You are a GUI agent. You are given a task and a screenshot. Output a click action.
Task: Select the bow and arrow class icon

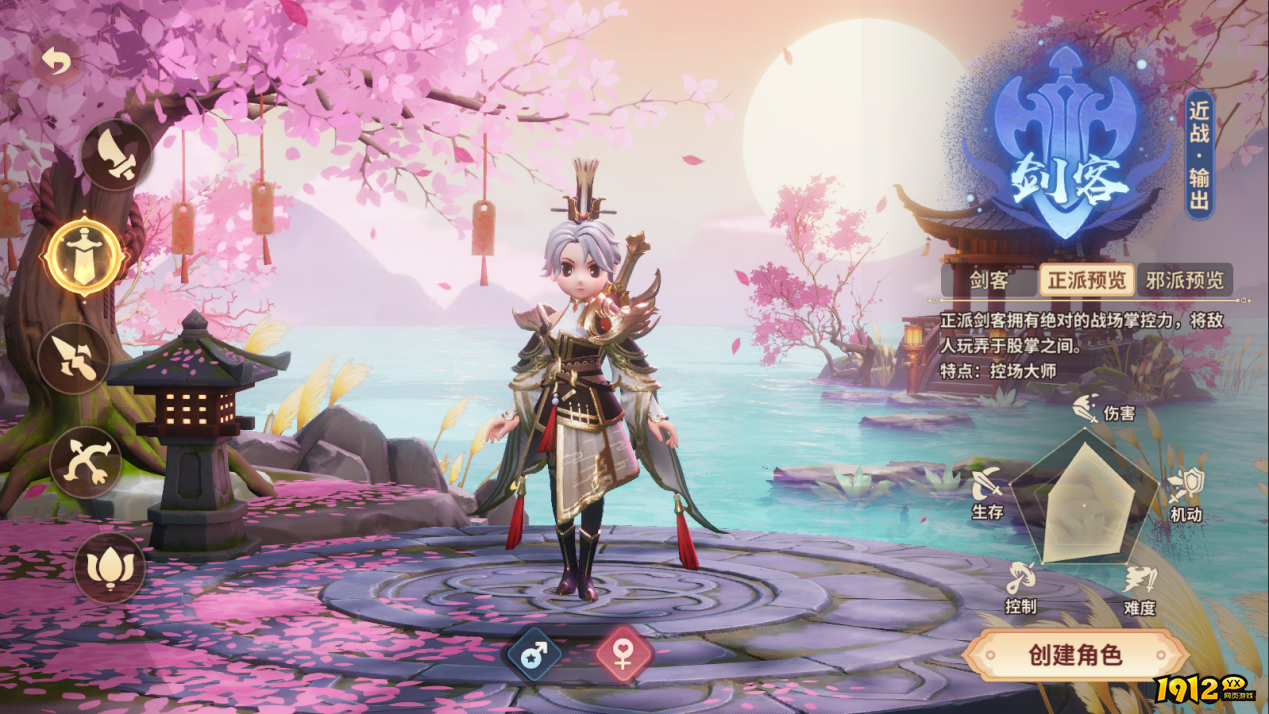click(86, 463)
